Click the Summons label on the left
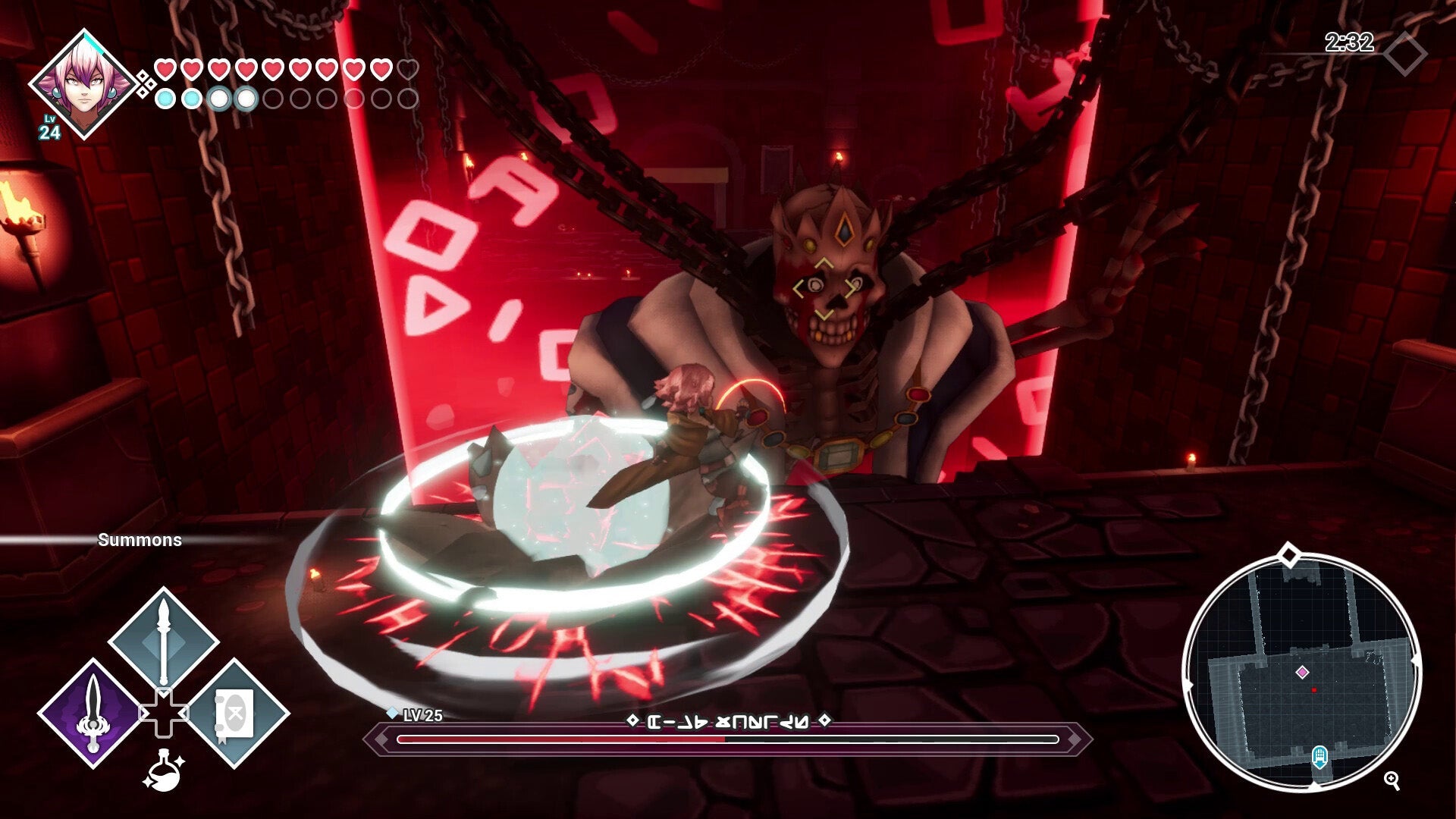Viewport: 1456px width, 819px height. click(x=140, y=541)
